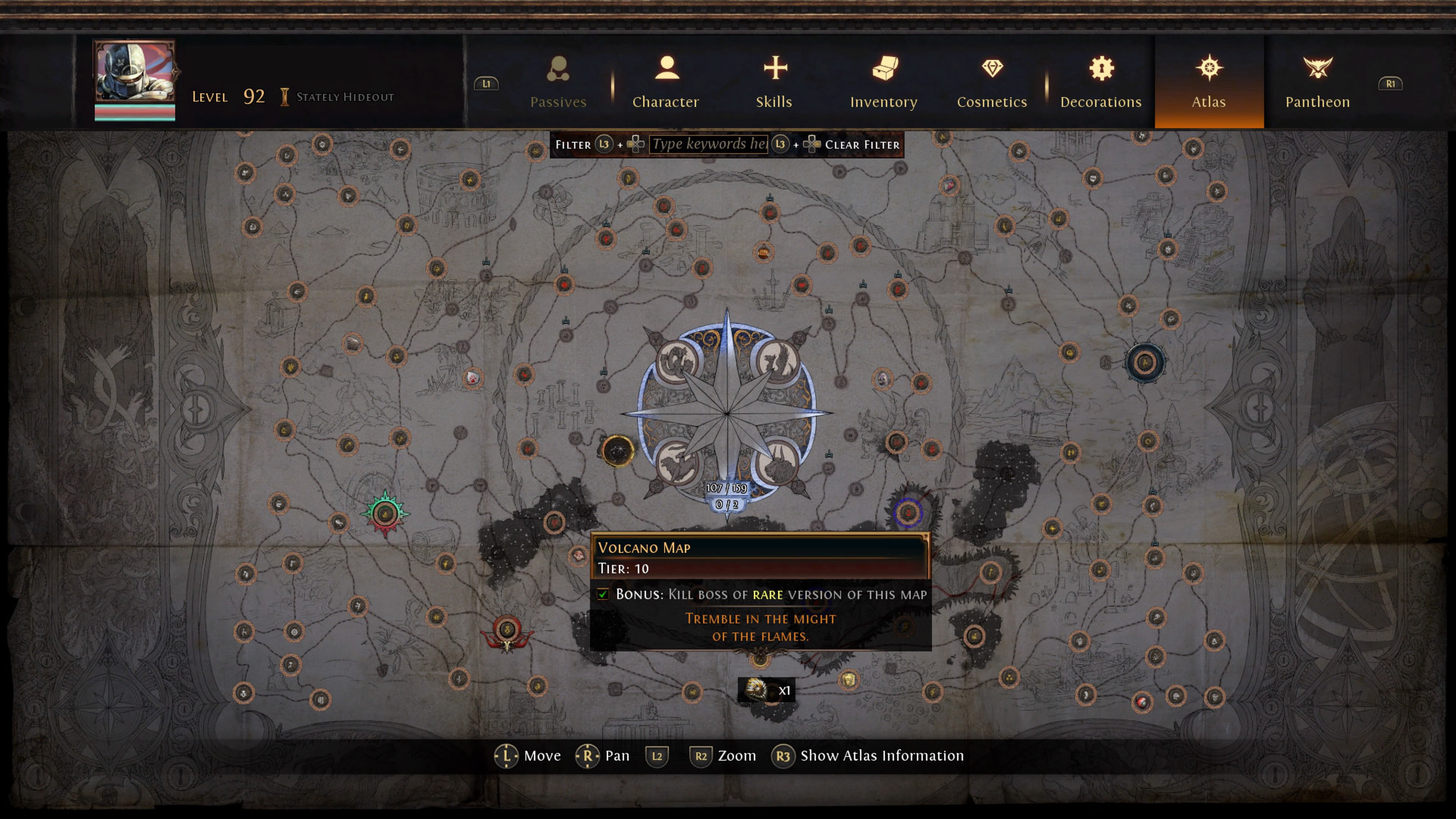The width and height of the screenshot is (1456, 819).
Task: Select the large dark blue ringed map node
Action: [1144, 362]
